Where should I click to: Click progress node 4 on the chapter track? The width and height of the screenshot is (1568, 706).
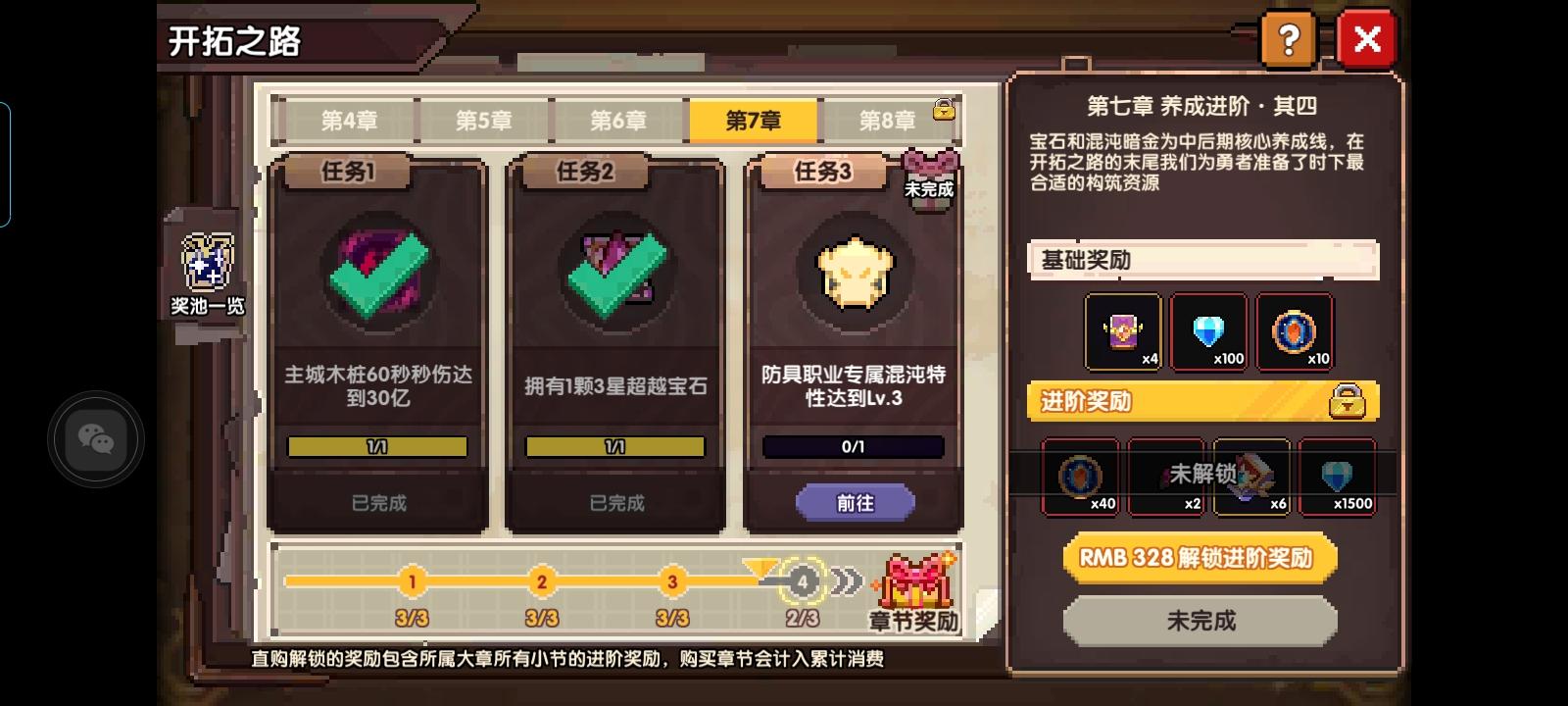803,580
